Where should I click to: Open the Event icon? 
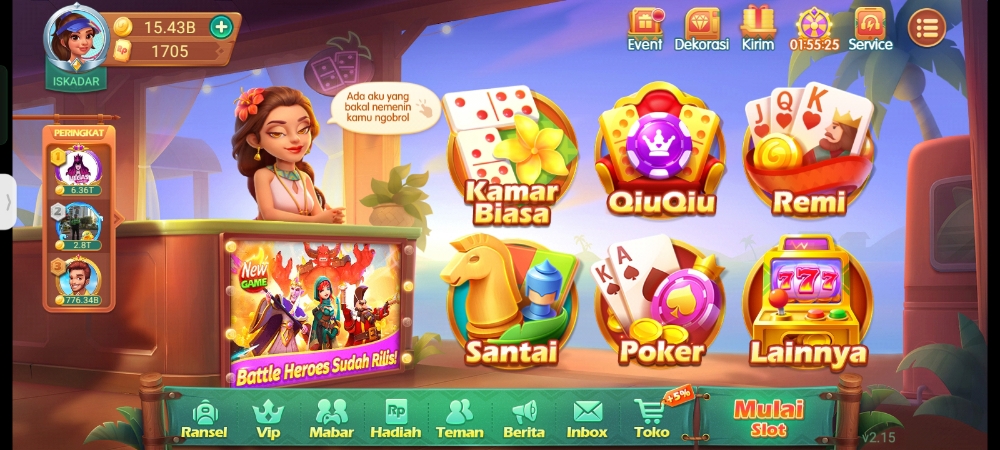tap(645, 28)
